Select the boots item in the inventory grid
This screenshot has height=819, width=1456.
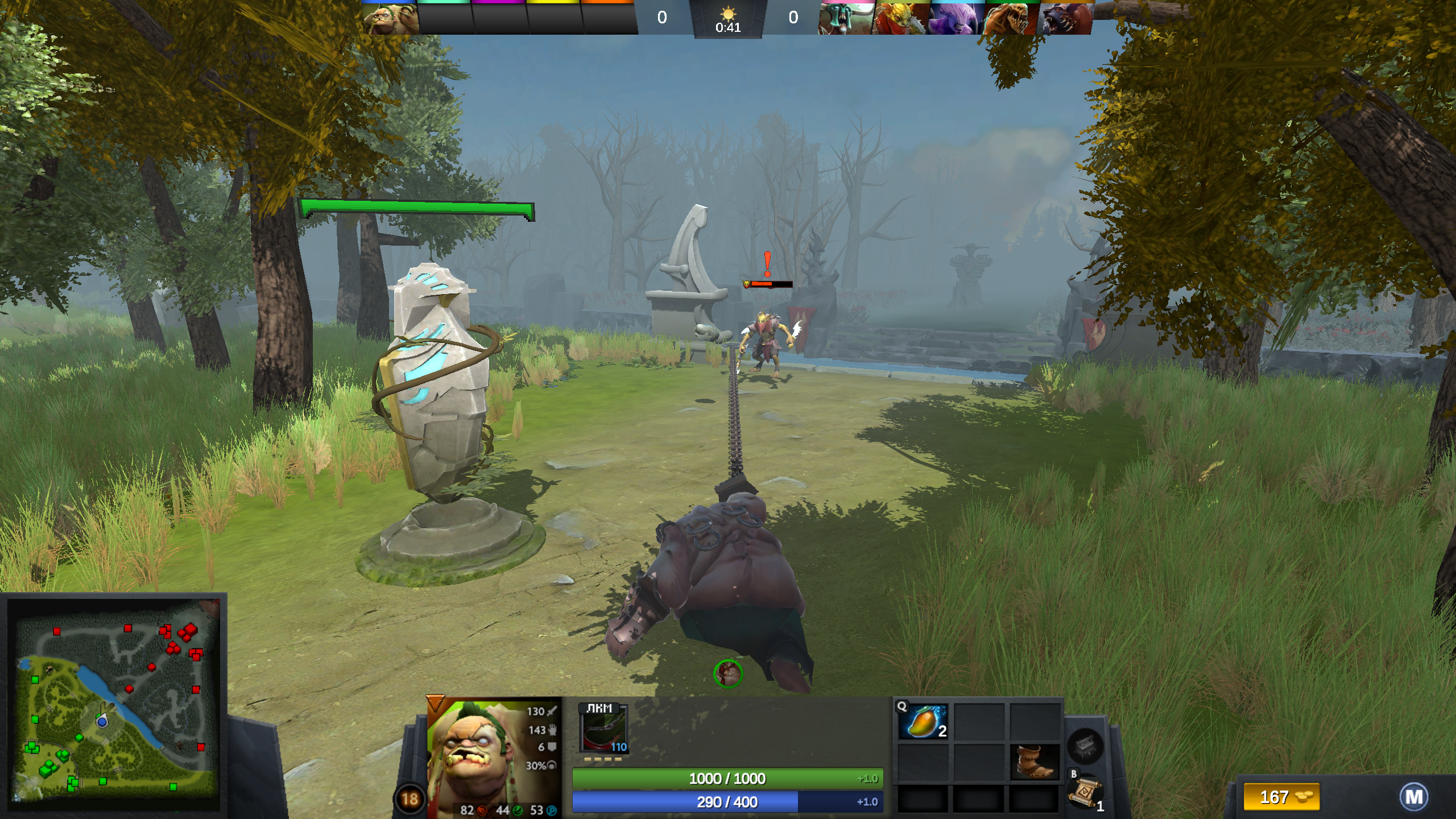[1036, 763]
